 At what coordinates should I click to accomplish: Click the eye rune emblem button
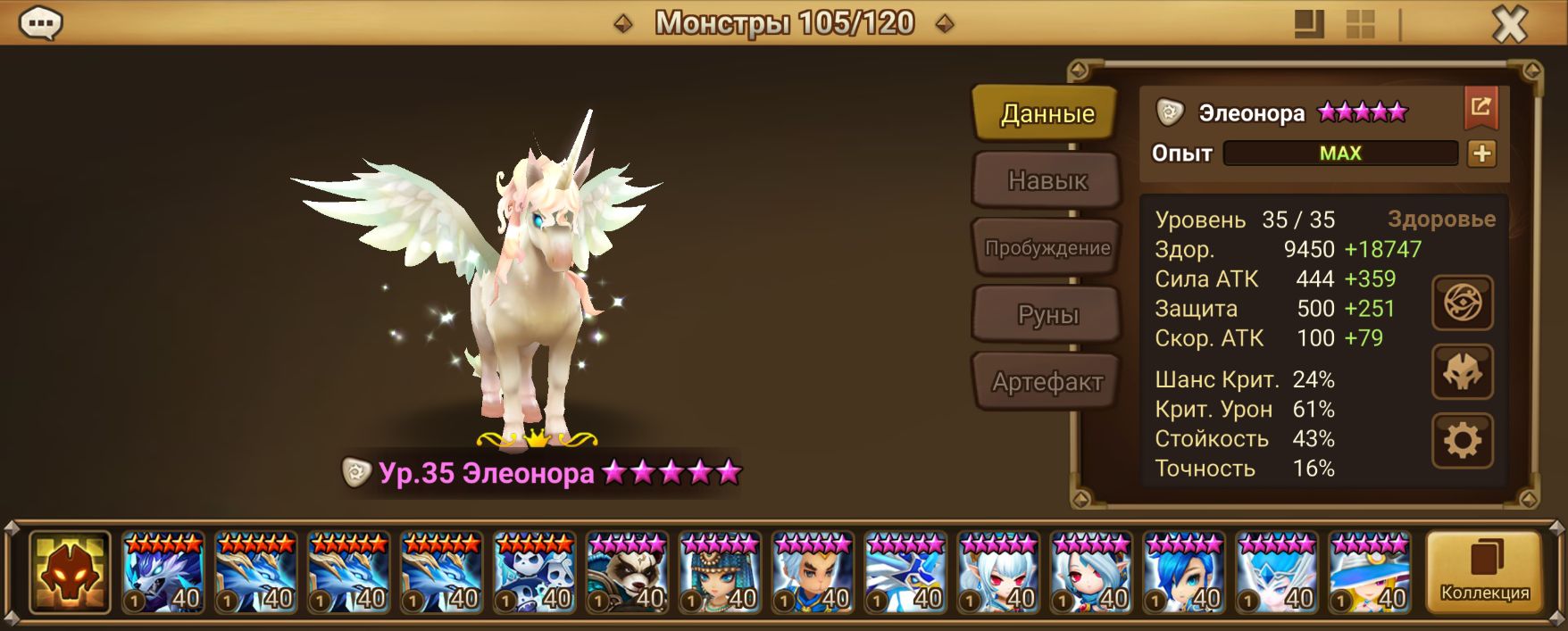click(x=1462, y=303)
